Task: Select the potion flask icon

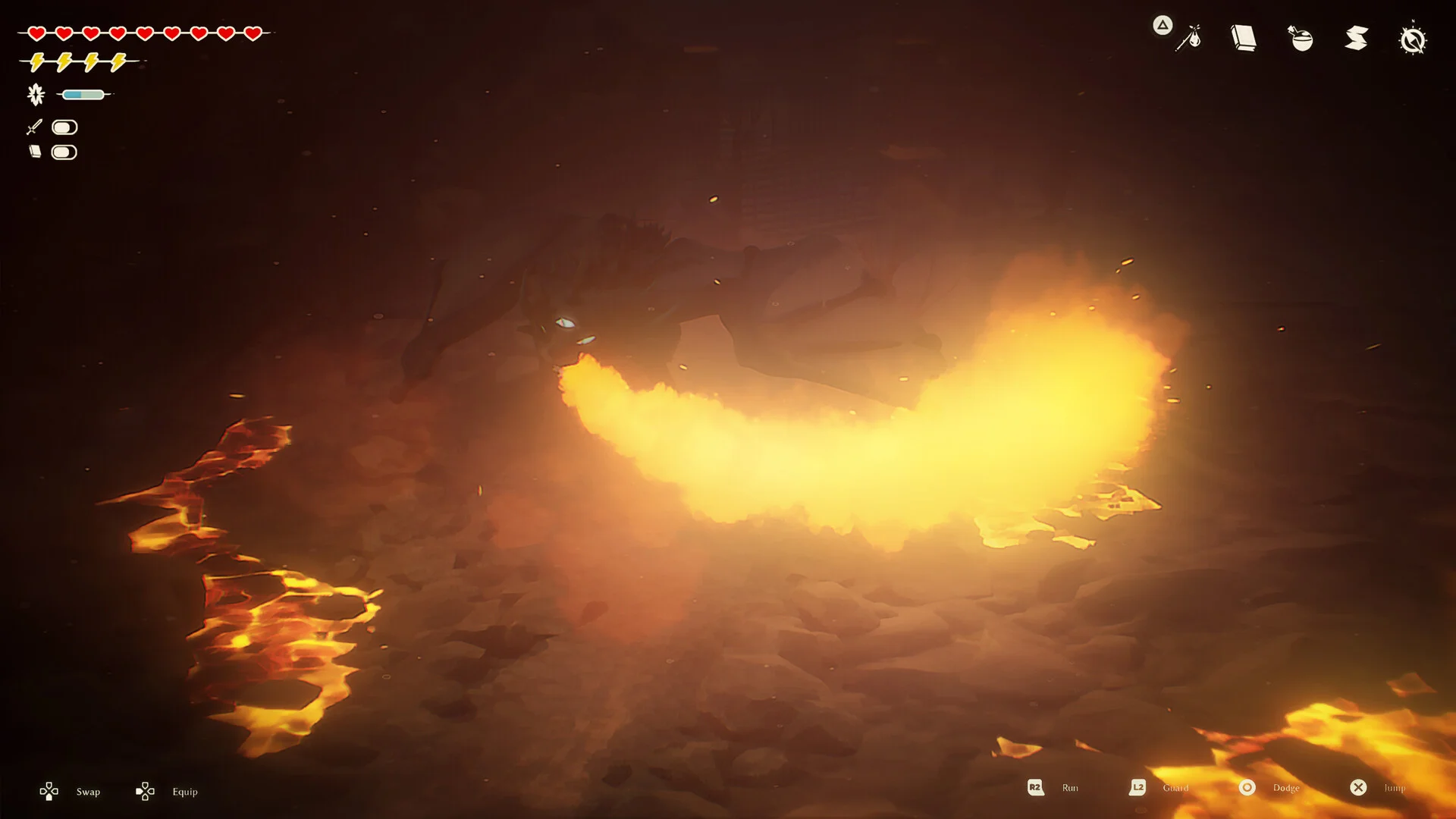Action: click(1301, 38)
